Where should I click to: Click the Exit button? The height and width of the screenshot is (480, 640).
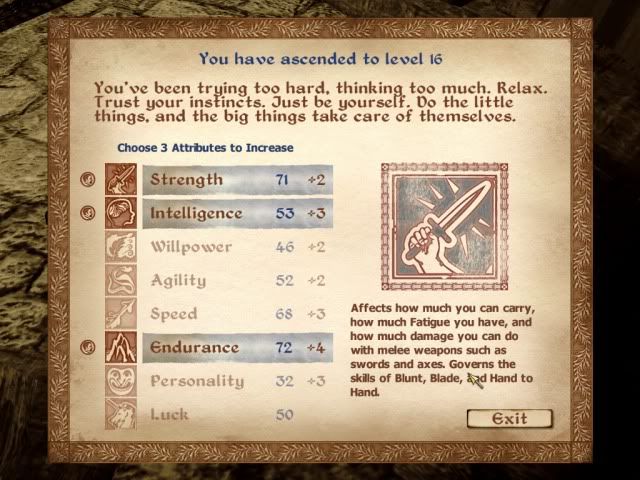pos(509,418)
